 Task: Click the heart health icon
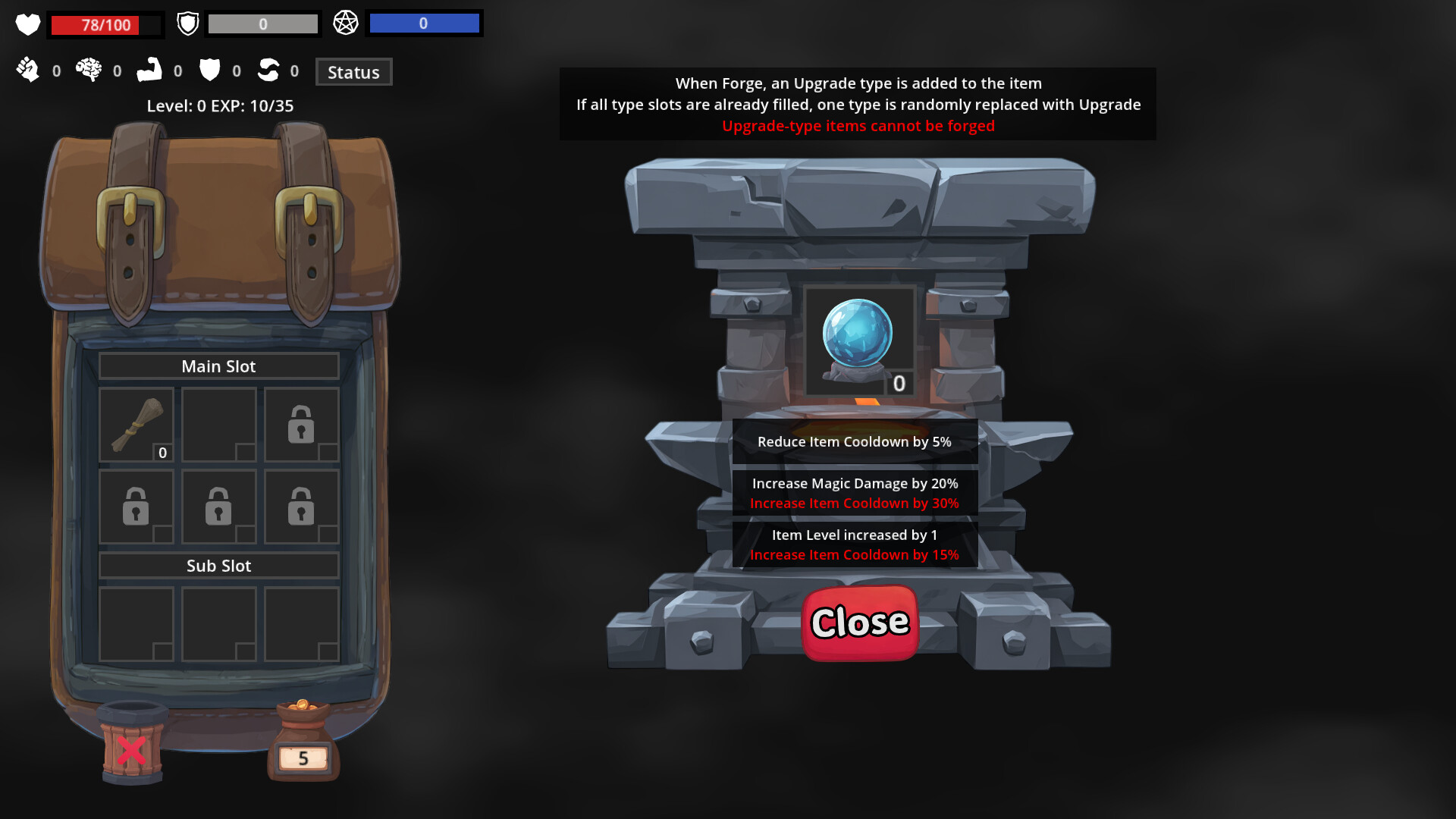tap(27, 24)
